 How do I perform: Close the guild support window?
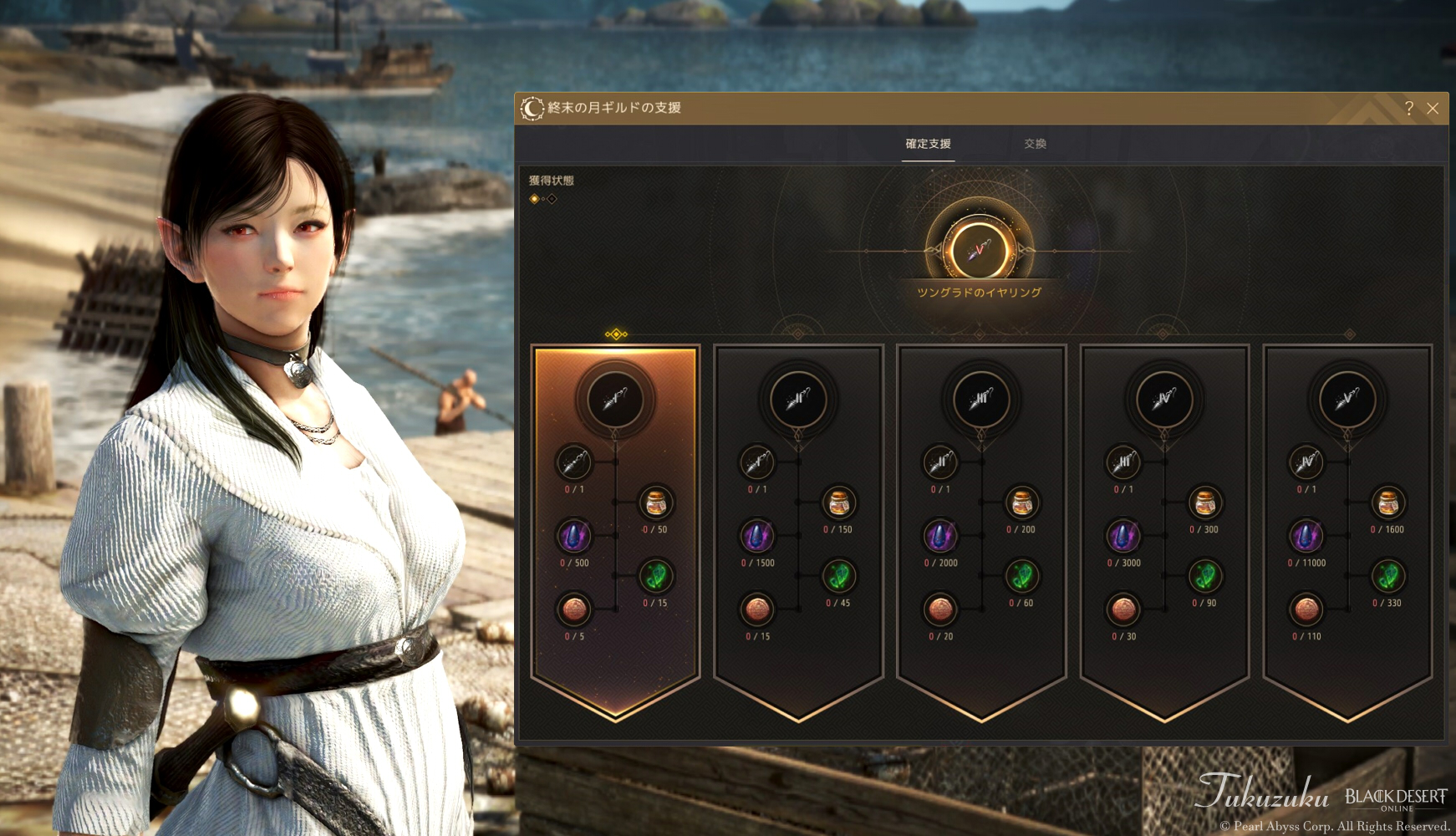click(1433, 109)
